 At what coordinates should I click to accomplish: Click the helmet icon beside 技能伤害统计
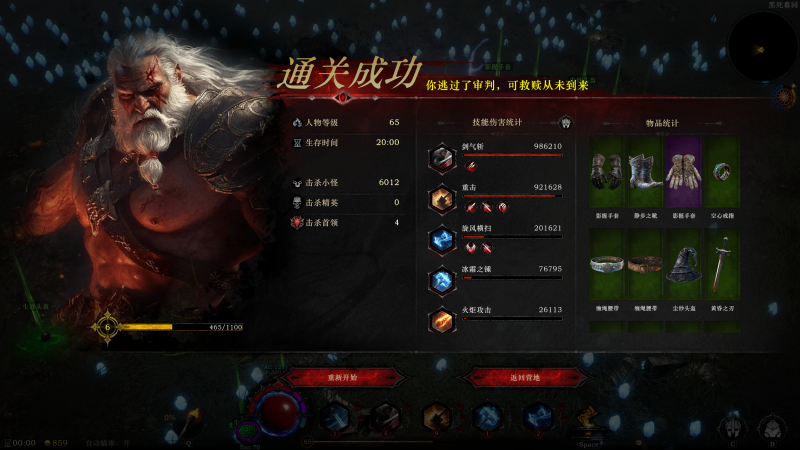click(x=565, y=123)
